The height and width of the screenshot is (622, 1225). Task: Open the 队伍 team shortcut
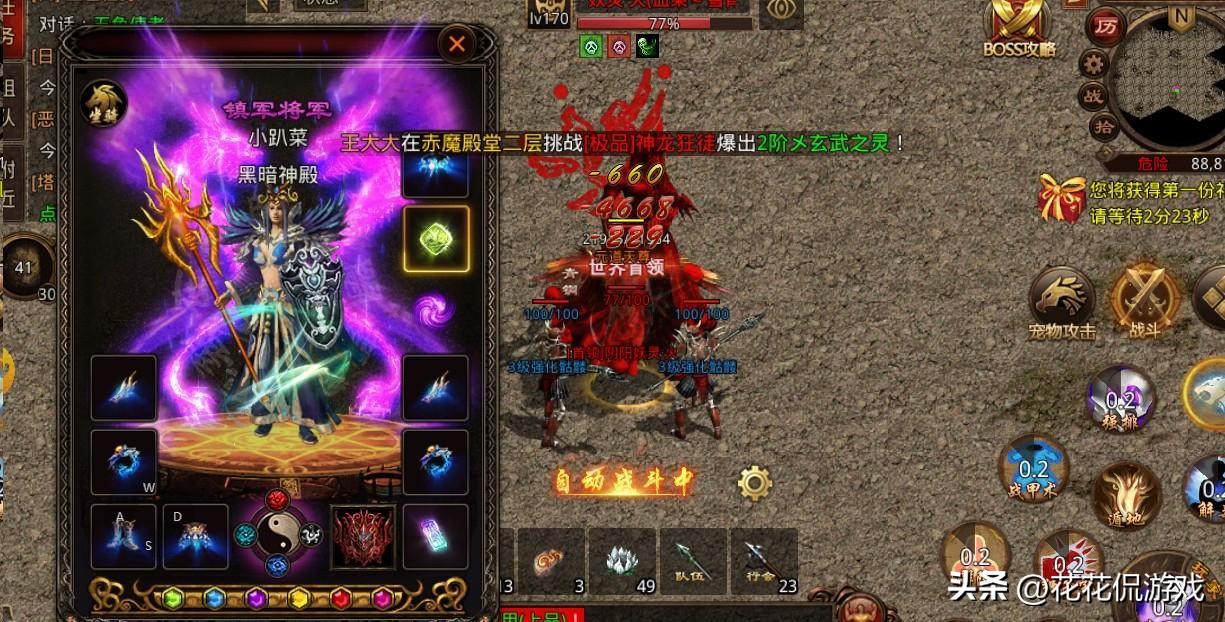(x=691, y=562)
